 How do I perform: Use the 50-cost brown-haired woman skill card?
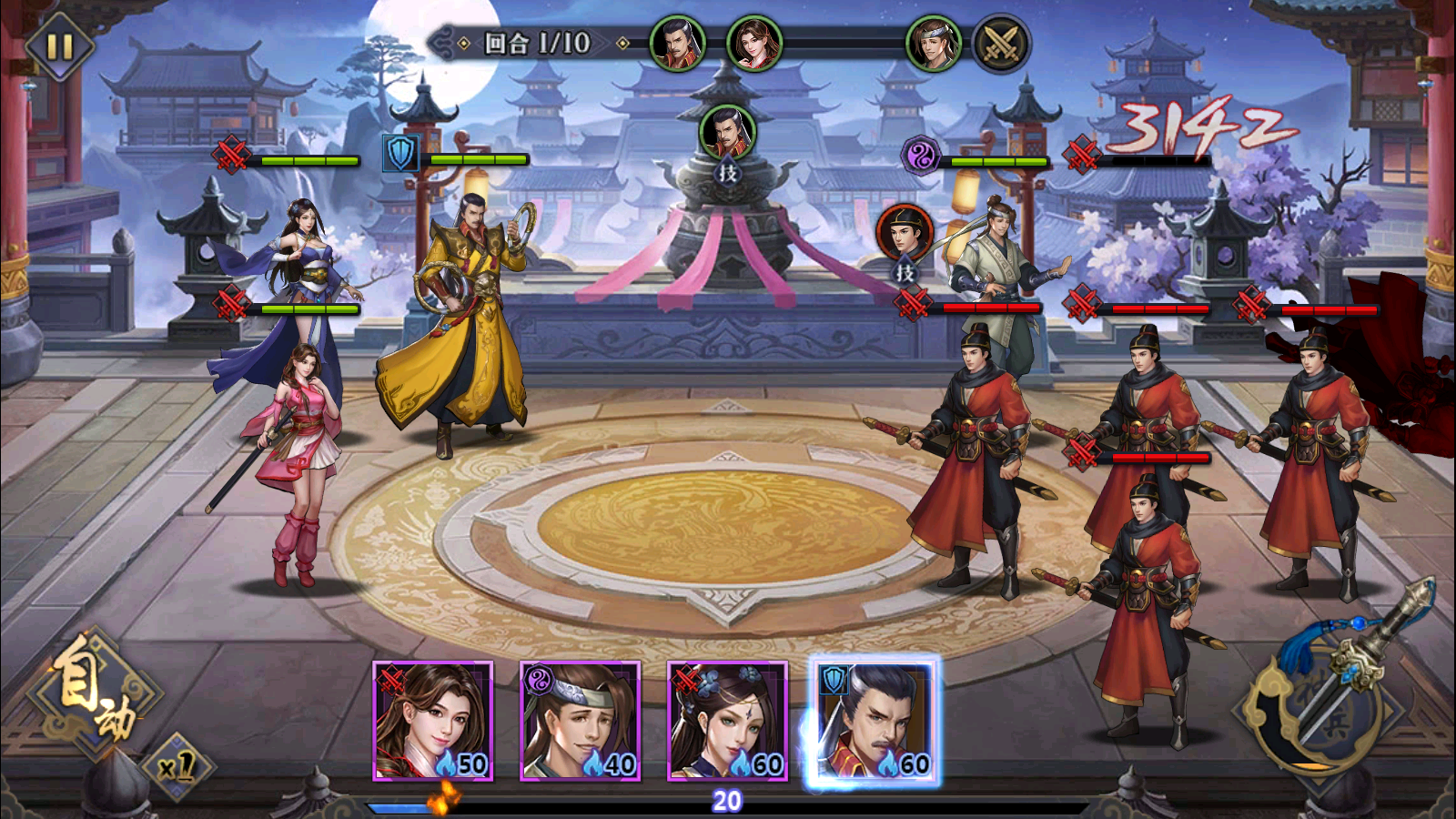click(x=433, y=722)
